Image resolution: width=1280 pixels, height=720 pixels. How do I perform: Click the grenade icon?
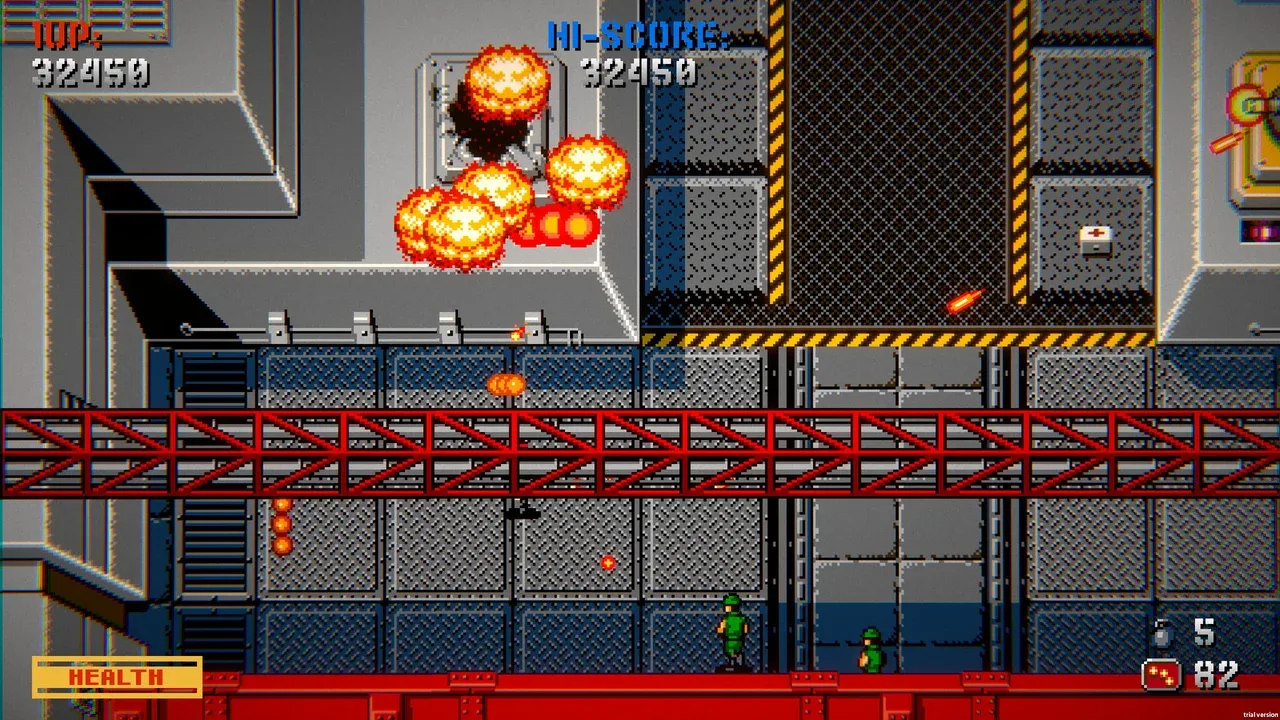pos(1162,634)
